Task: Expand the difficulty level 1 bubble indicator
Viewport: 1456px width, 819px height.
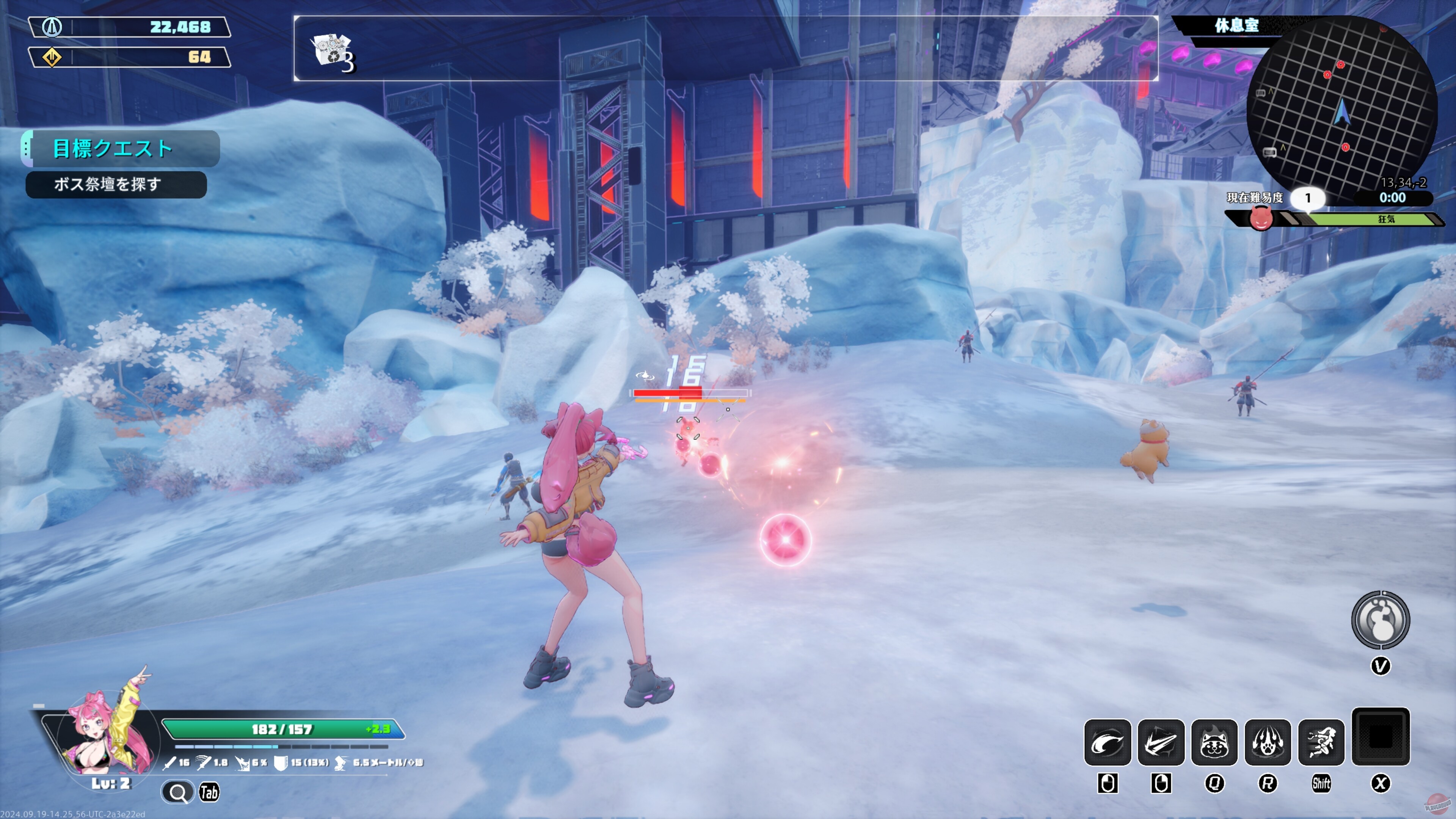Action: click(1309, 198)
